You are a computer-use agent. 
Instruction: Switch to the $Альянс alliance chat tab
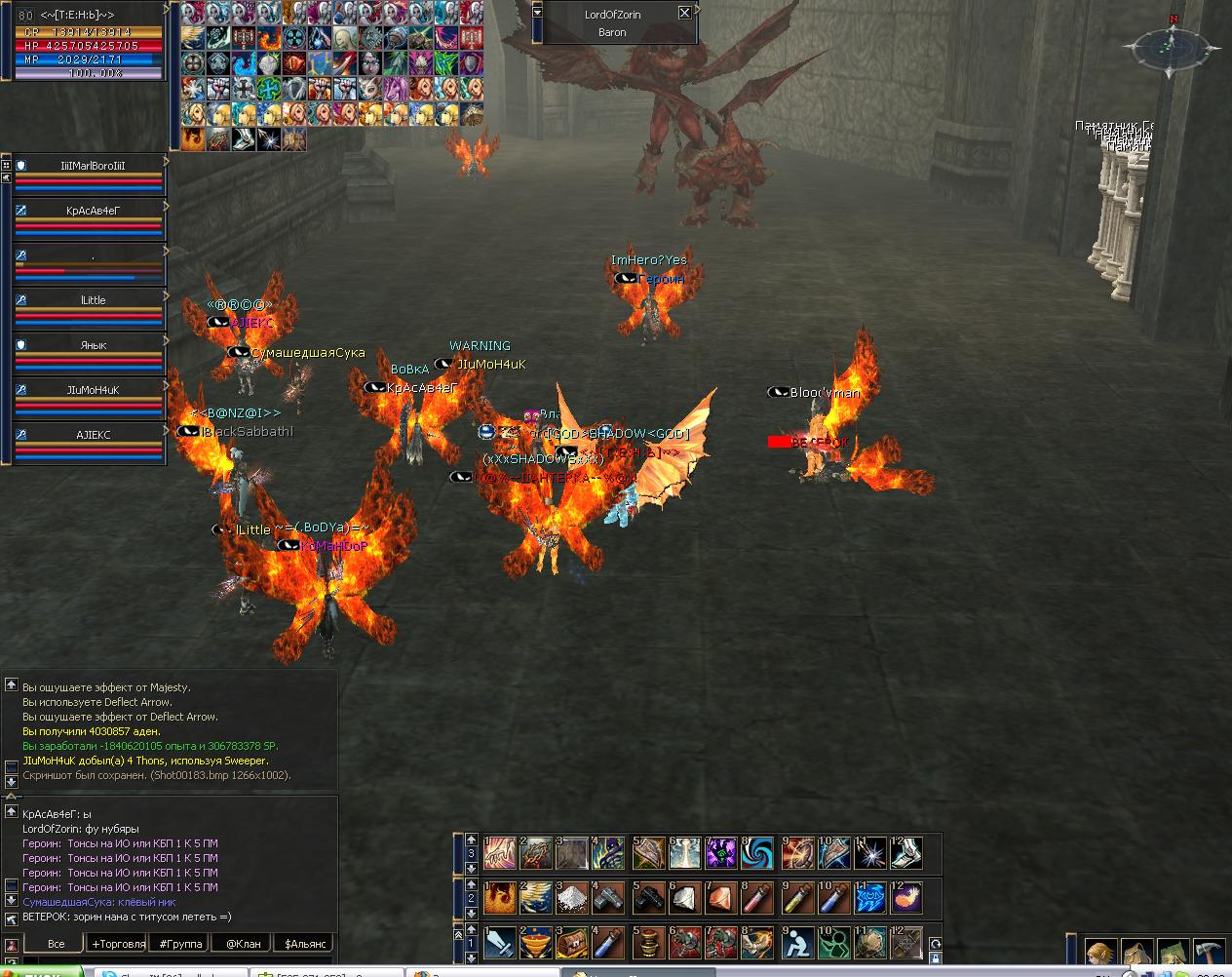coord(305,944)
